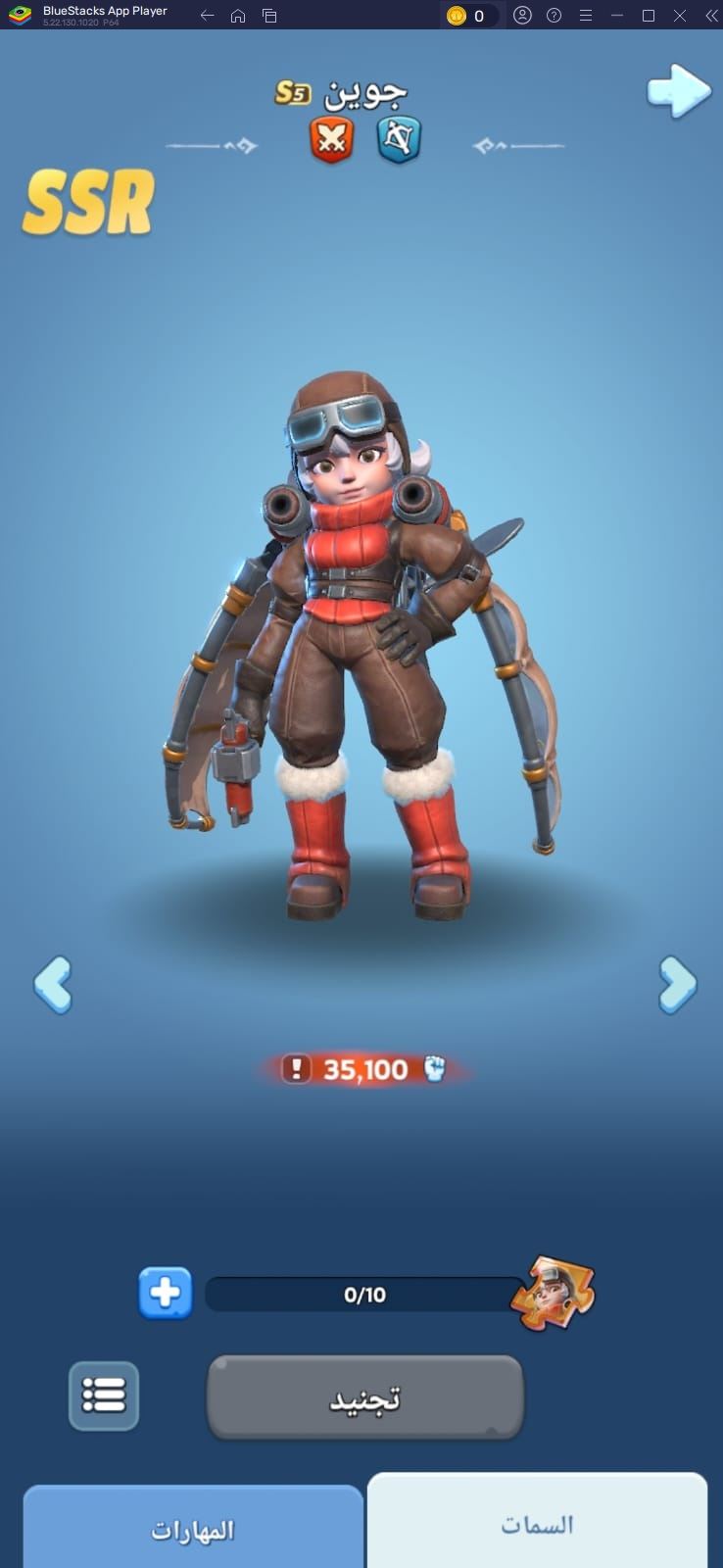Minimize the BlueStacks window
The image size is (723, 1568).
pyautogui.click(x=617, y=16)
